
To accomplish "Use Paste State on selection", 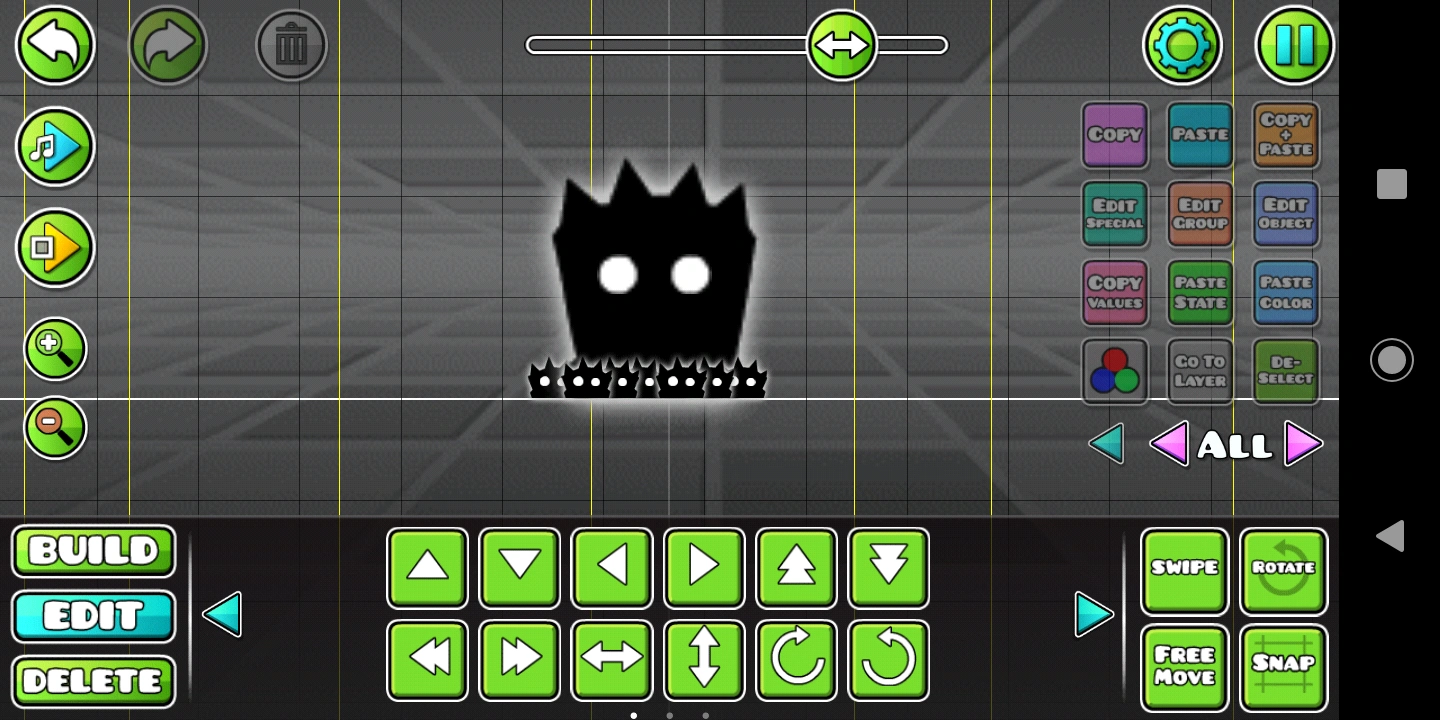I will 1199,293.
